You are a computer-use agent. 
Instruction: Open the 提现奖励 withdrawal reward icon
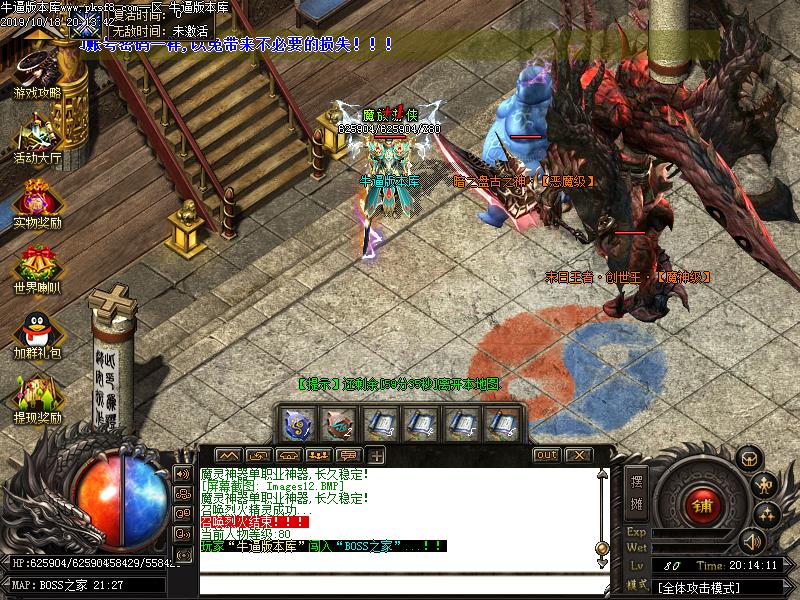(x=37, y=396)
